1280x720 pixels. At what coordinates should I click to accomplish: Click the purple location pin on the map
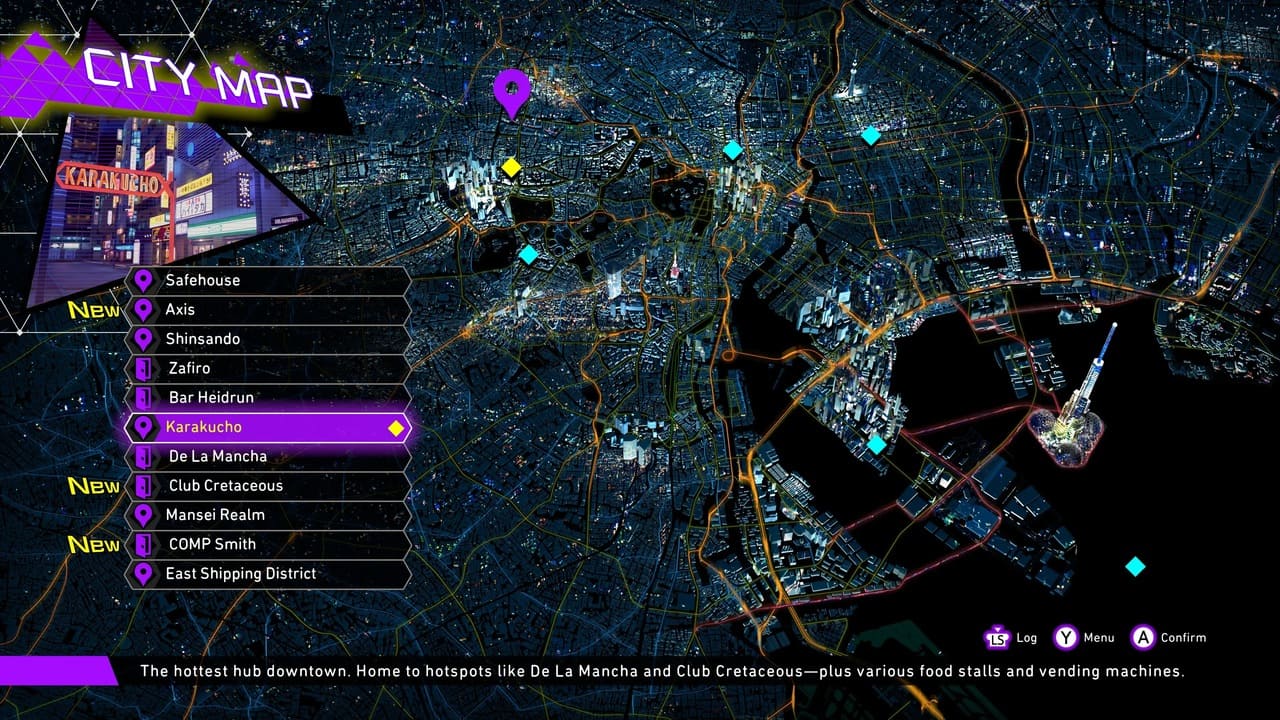[512, 91]
